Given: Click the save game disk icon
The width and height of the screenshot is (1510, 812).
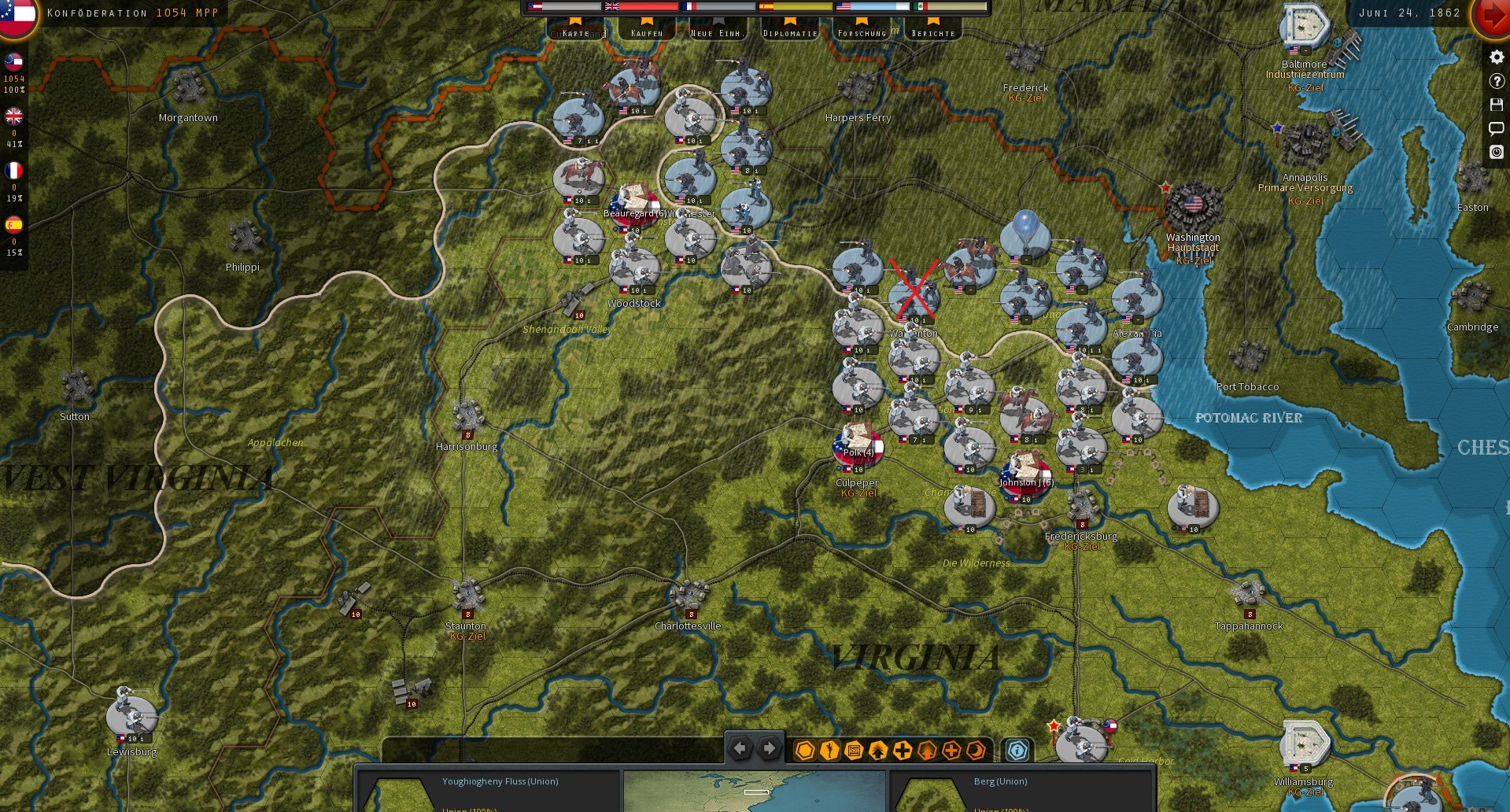Looking at the screenshot, I should [1497, 104].
